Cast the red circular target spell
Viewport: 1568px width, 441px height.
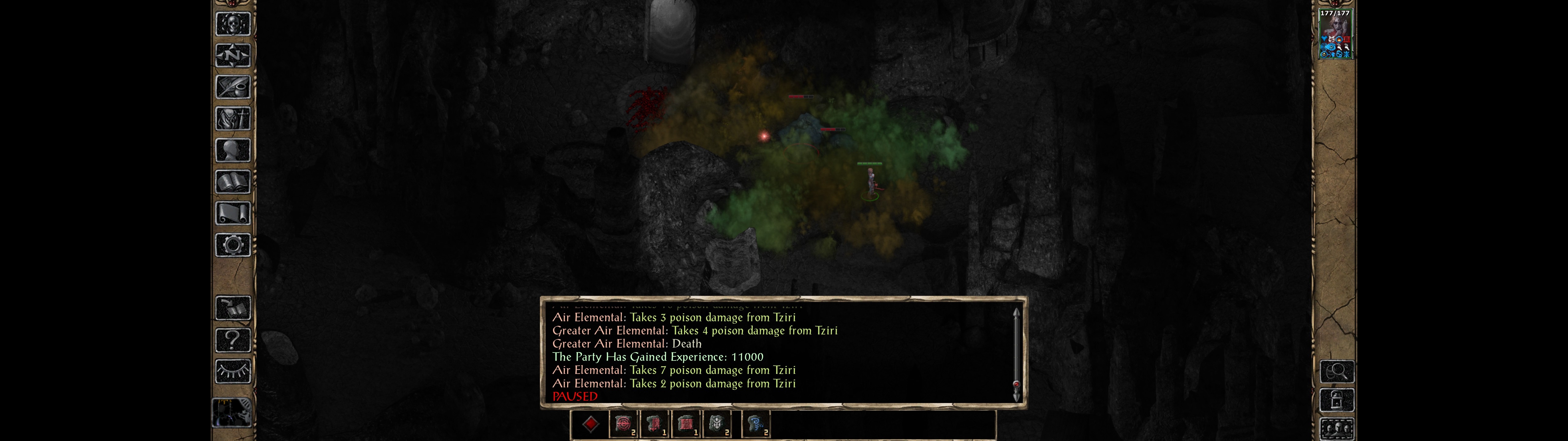(x=623, y=424)
